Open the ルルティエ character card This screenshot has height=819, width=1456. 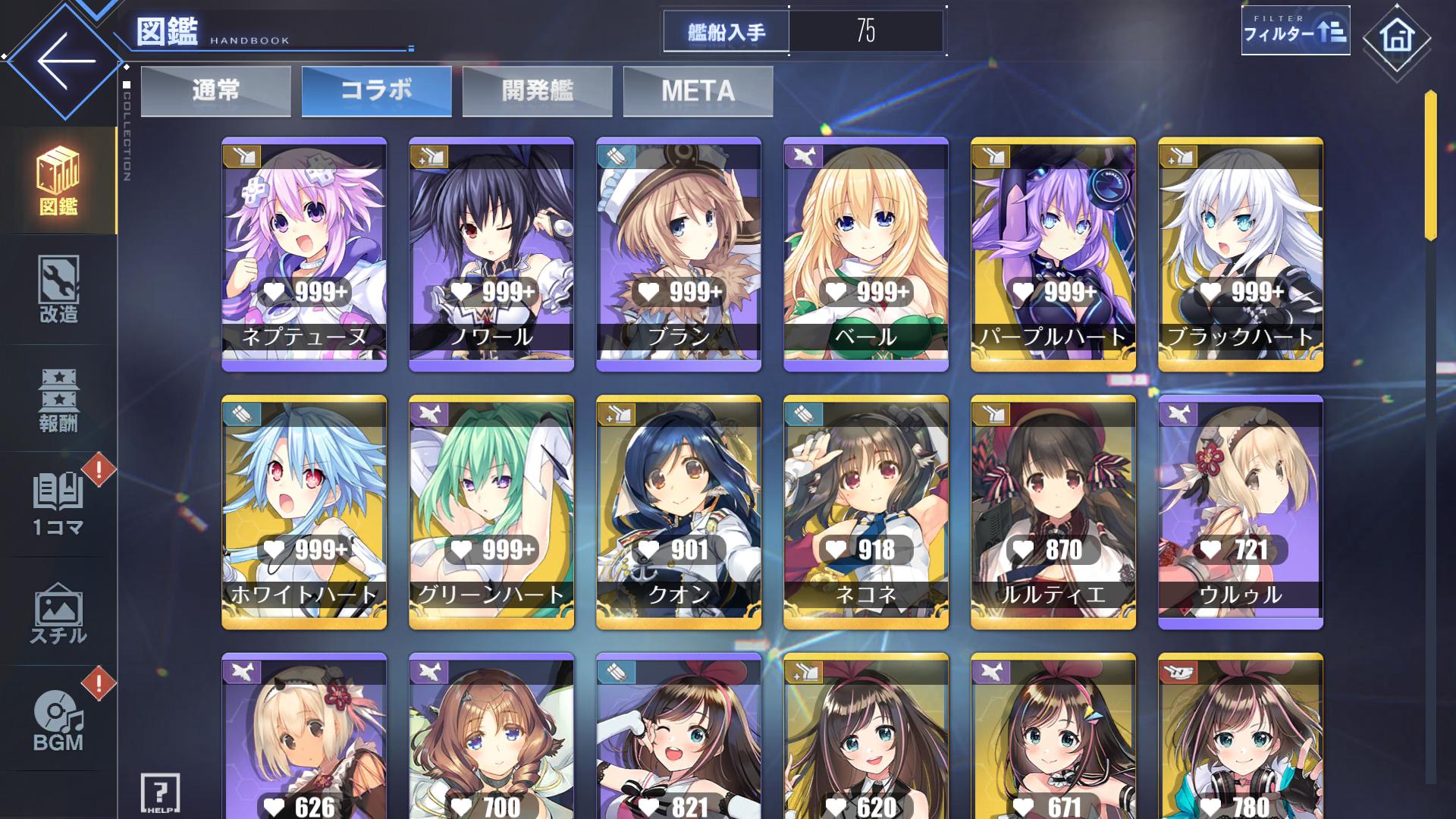pos(1053,512)
